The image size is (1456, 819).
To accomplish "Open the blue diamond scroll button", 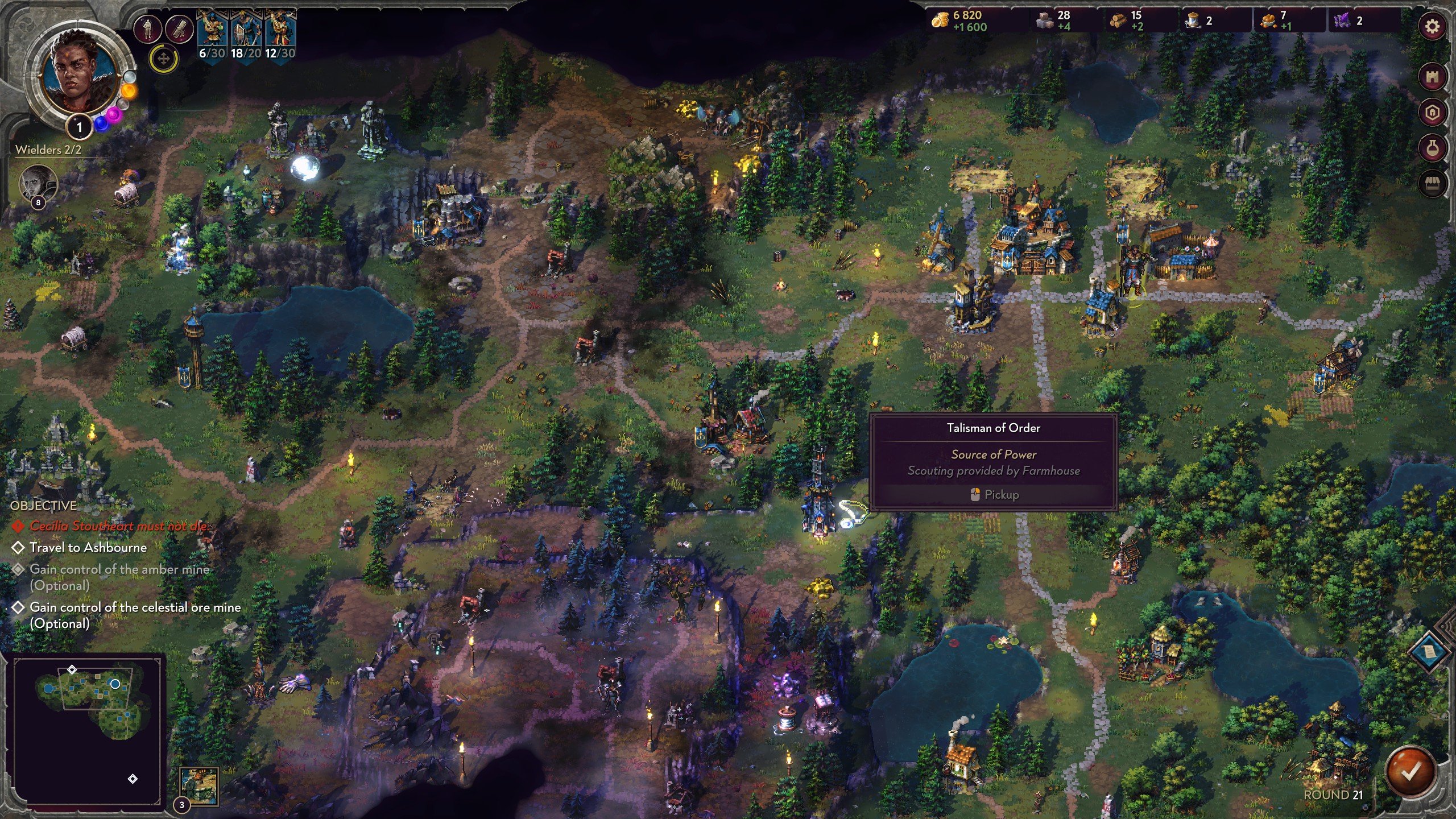I will (x=1429, y=651).
